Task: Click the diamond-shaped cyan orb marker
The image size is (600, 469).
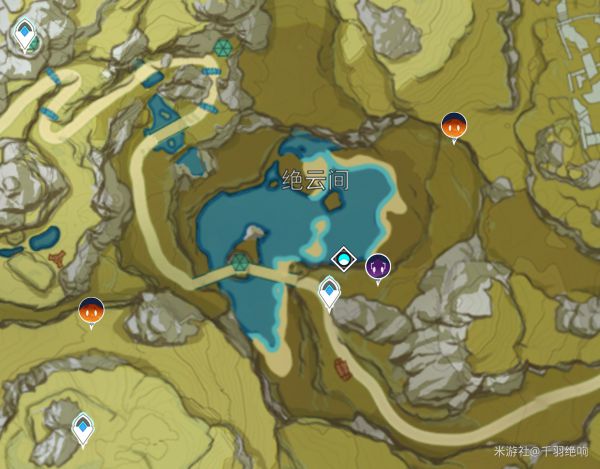Action: (x=344, y=260)
